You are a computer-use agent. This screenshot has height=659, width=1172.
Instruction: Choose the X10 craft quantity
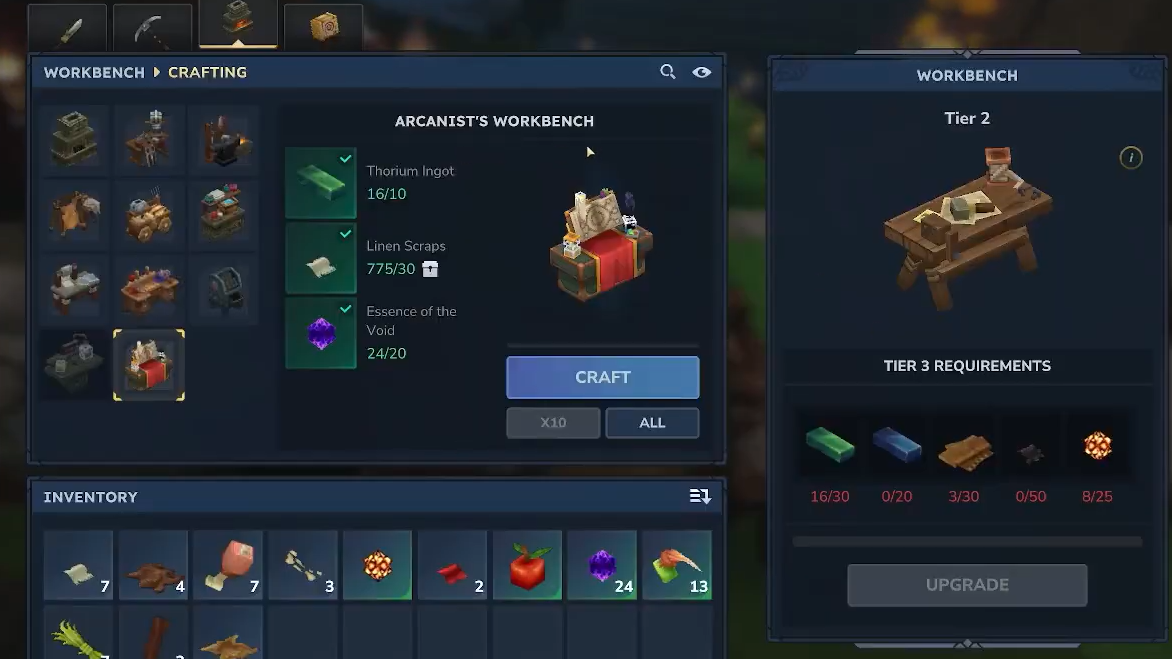(x=553, y=423)
